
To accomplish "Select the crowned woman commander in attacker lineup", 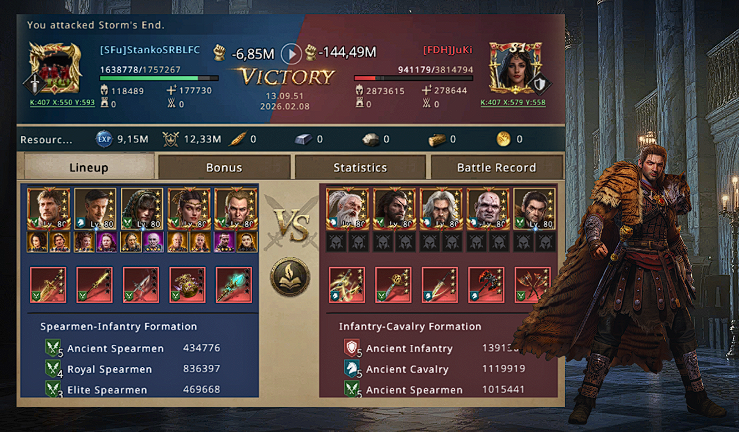I will click(188, 209).
